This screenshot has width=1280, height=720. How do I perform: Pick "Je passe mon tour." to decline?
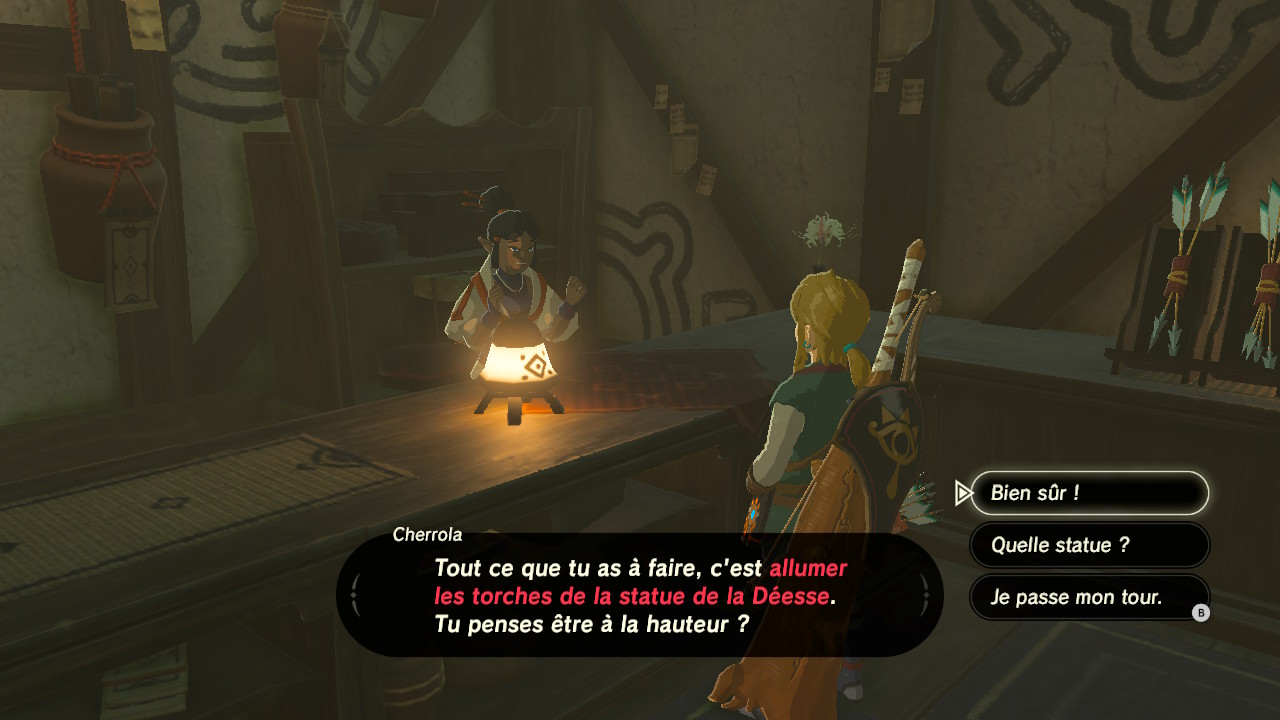[x=1089, y=597]
